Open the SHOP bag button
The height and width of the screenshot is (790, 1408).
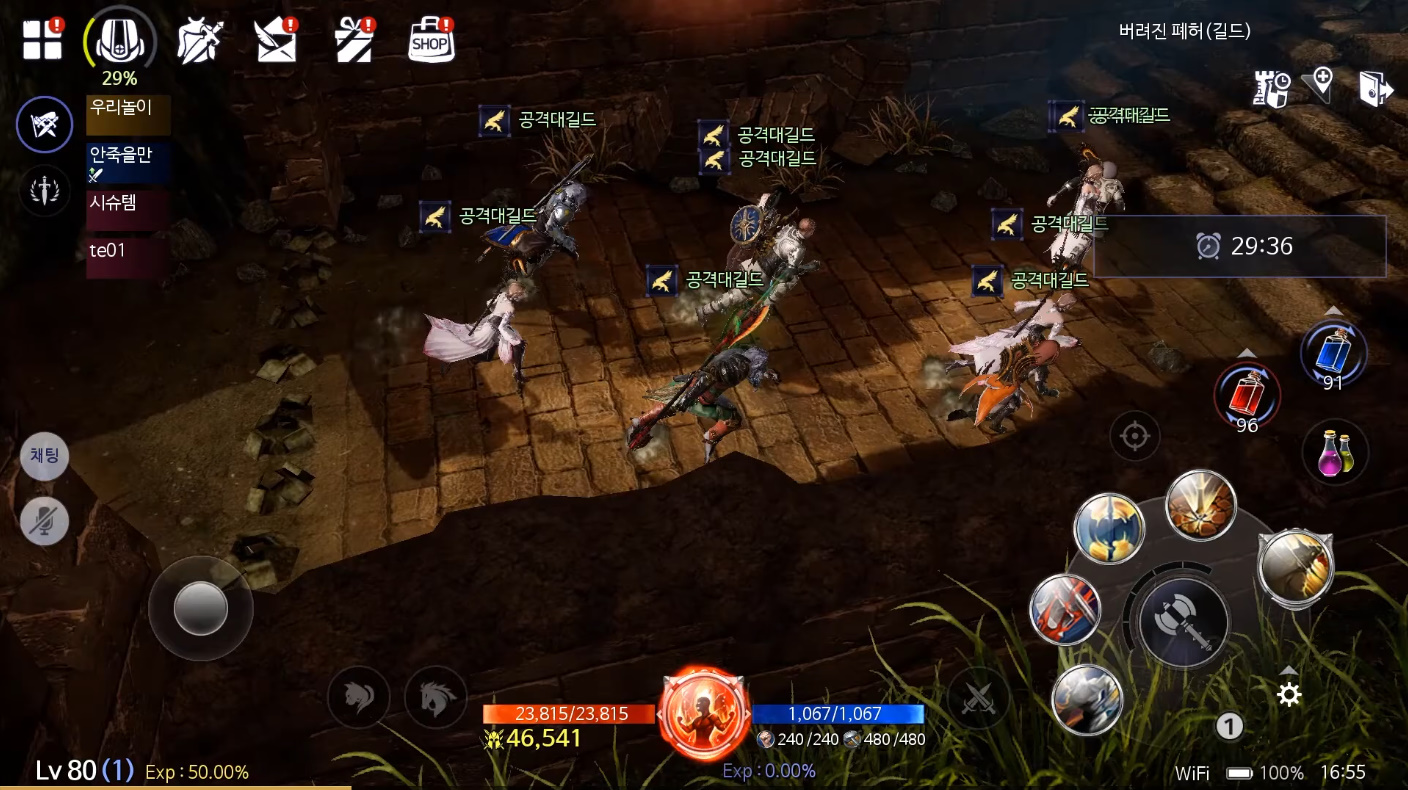[x=431, y=41]
